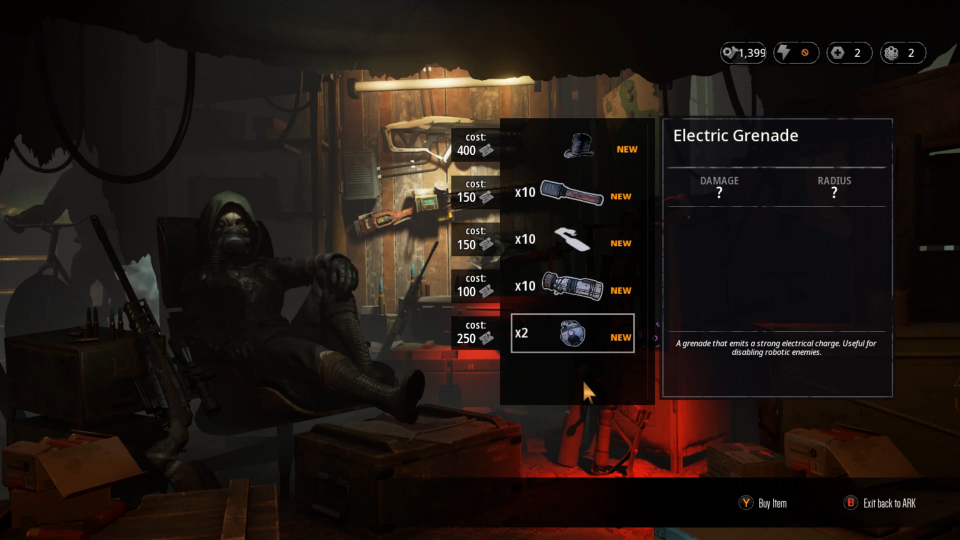960x540 pixels.
Task: Pick the x10 throwing knife item
Action: 572,240
